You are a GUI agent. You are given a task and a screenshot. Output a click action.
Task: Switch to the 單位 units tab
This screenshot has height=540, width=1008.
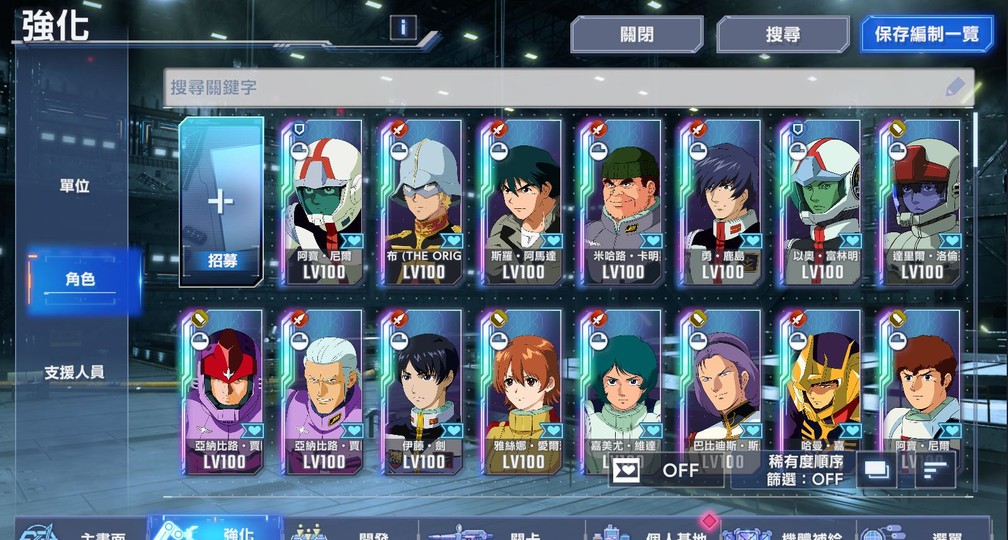click(75, 186)
